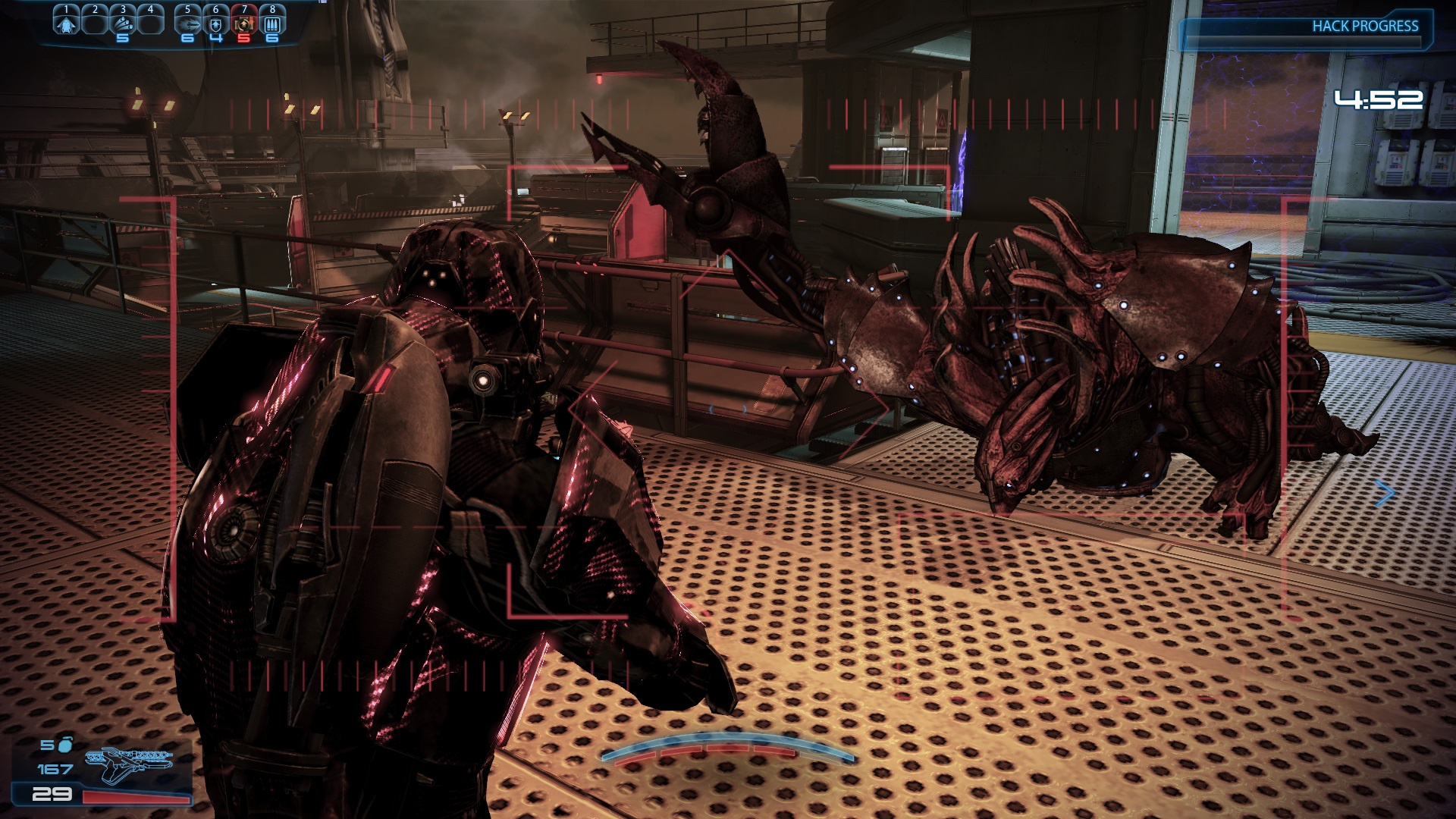Viewport: 1456px width, 819px height.
Task: Select the grenade count icon
Action: coord(65,745)
